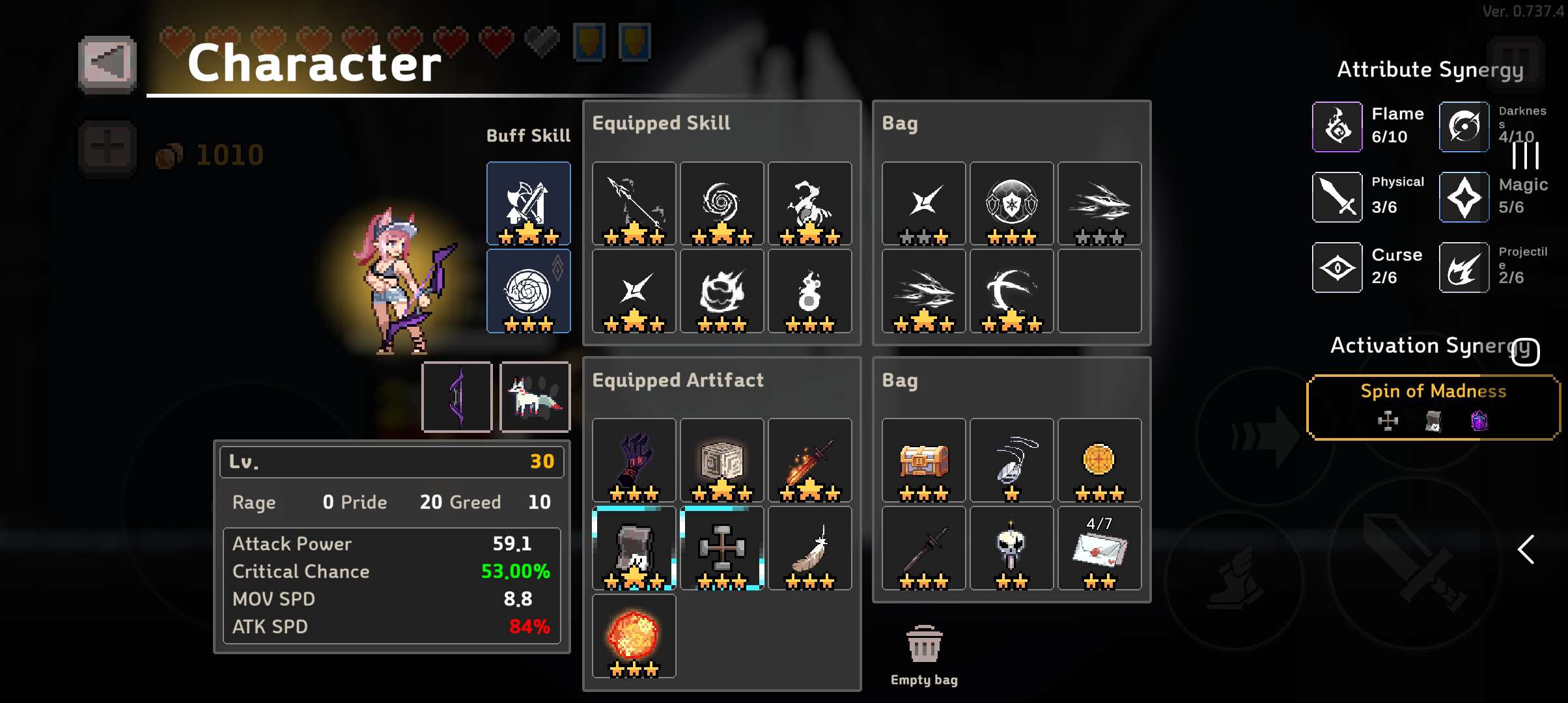Choose the flaming sword artifact
Screen dimensions: 1568x703
[809, 460]
